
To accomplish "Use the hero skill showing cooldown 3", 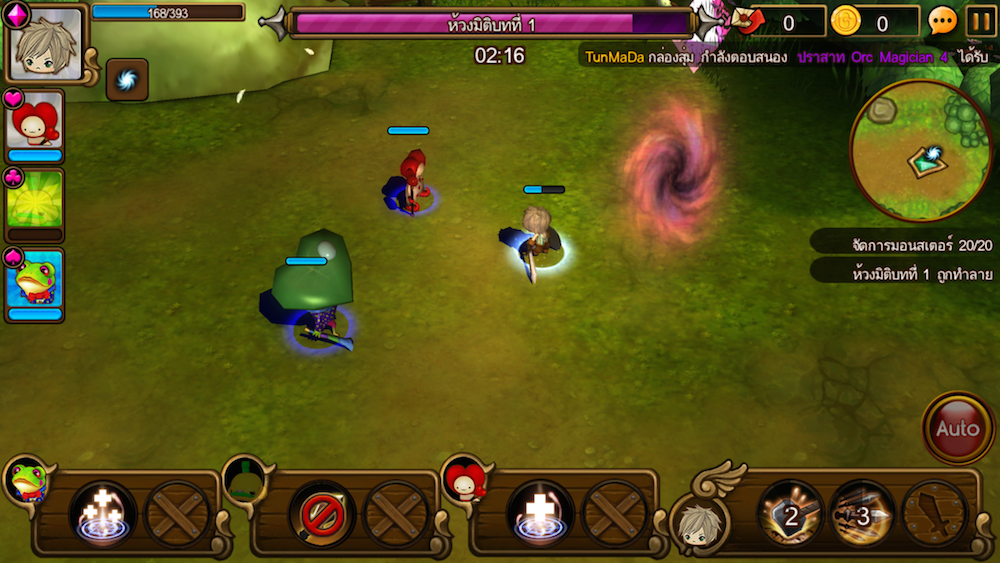I will pos(862,514).
